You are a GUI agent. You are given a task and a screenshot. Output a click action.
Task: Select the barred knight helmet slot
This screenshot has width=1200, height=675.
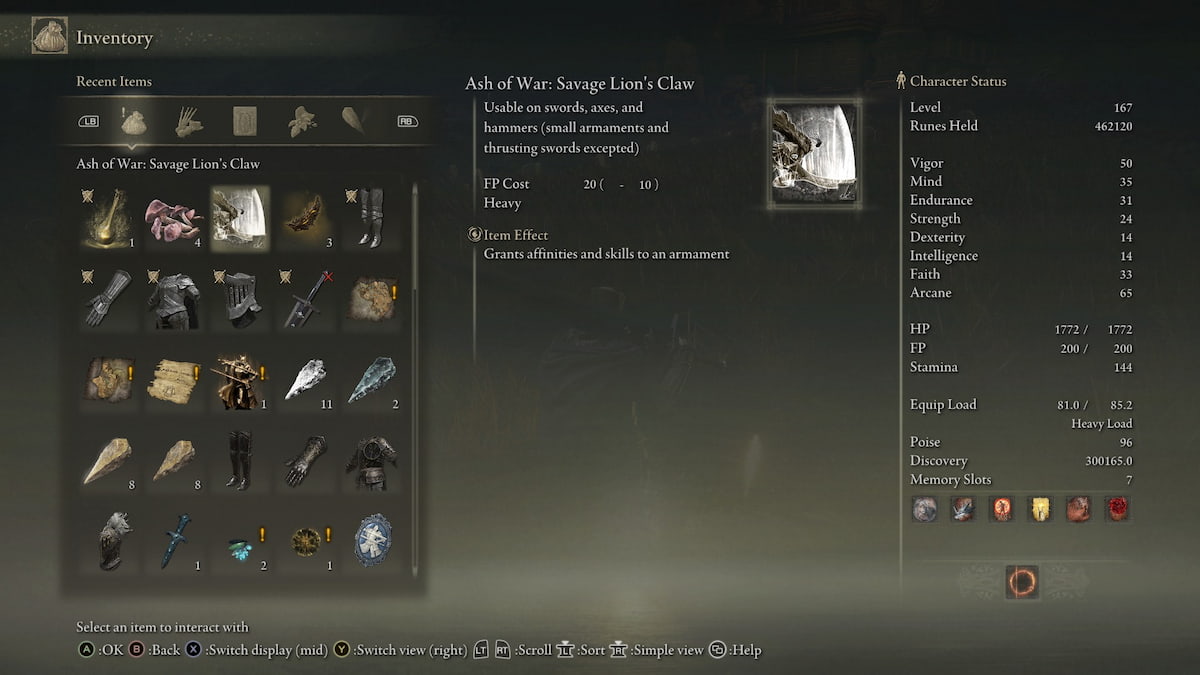coord(239,298)
